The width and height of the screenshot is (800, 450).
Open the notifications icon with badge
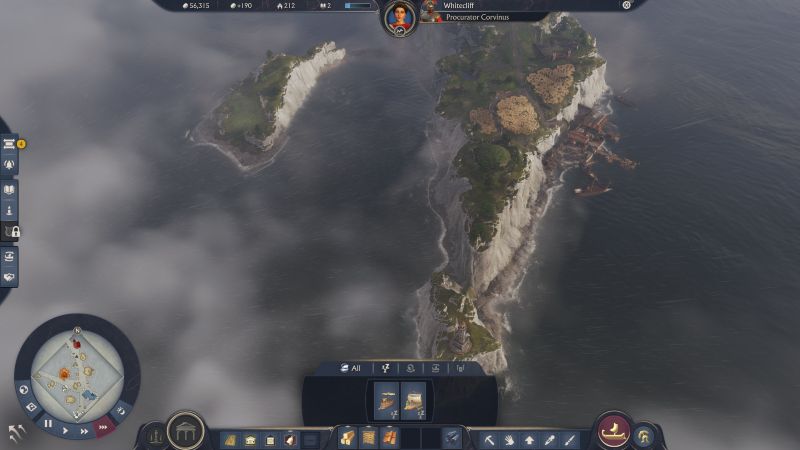click(10, 144)
